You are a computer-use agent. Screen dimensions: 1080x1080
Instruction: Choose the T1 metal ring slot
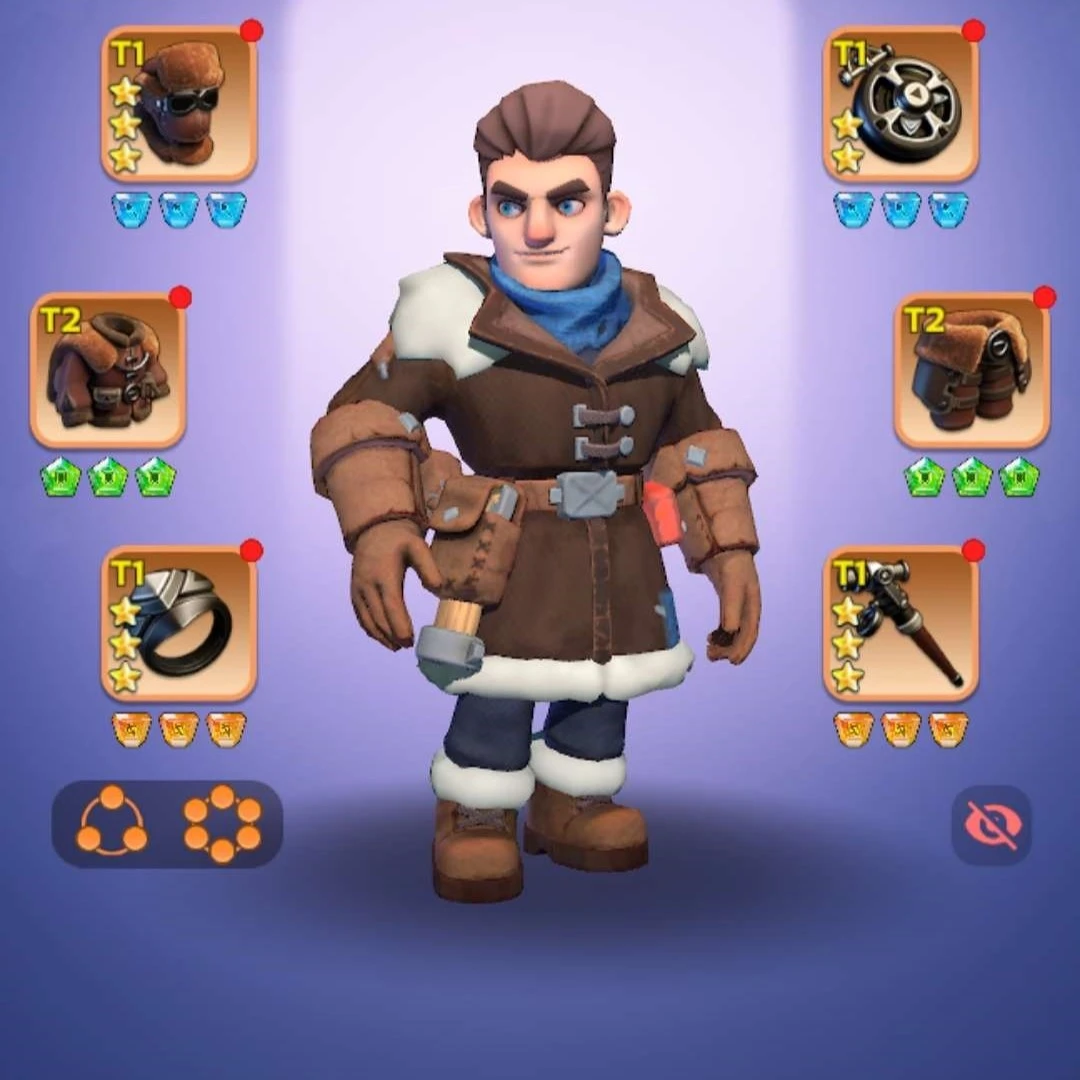(179, 623)
